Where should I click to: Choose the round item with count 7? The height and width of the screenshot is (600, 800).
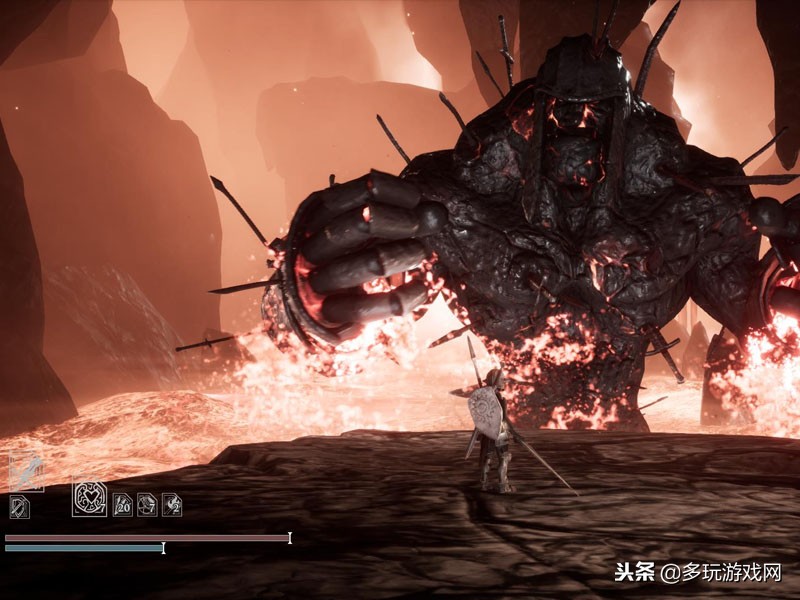pyautogui.click(x=147, y=504)
